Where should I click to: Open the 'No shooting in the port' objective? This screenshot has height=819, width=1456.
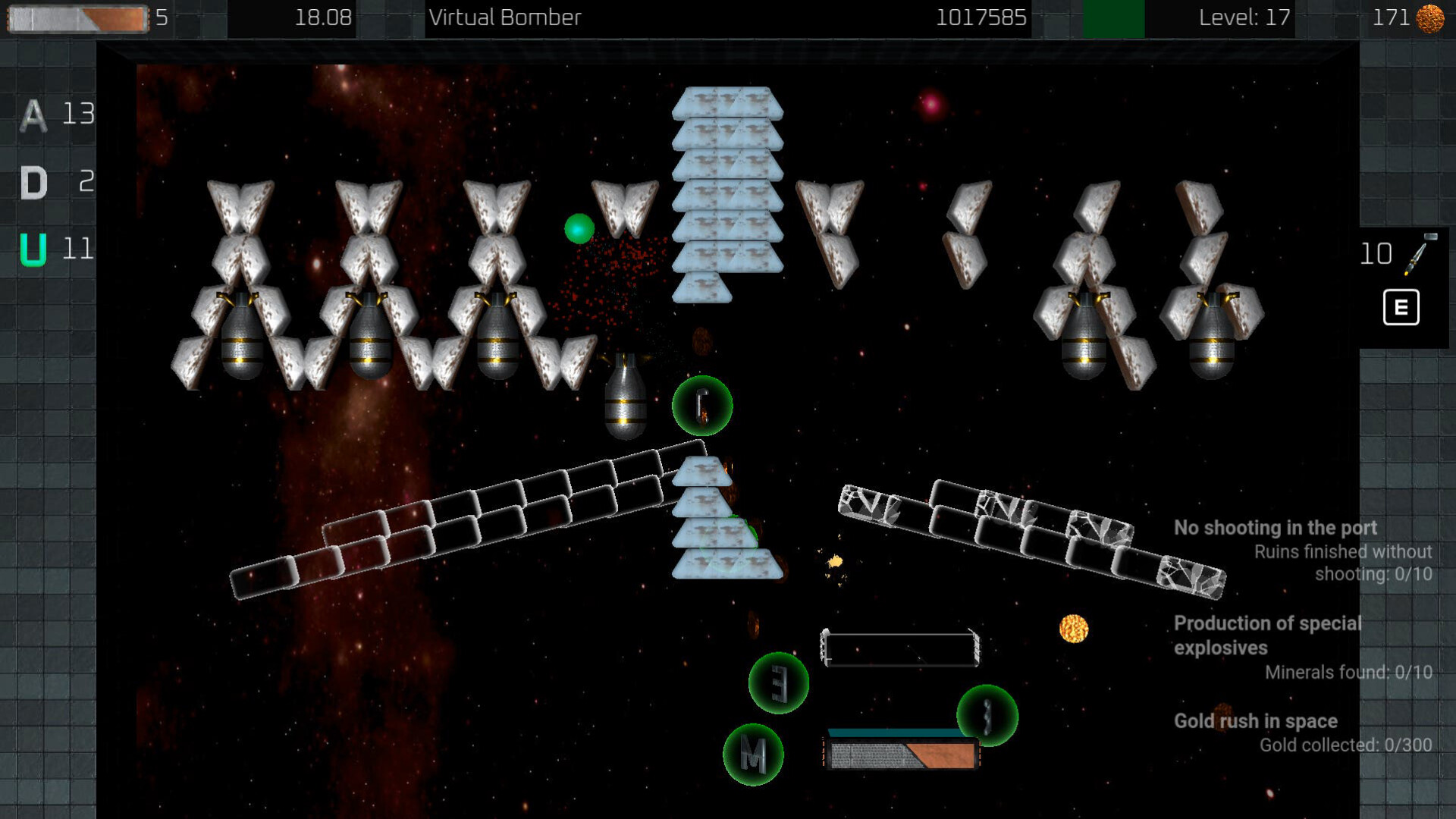(x=1275, y=528)
